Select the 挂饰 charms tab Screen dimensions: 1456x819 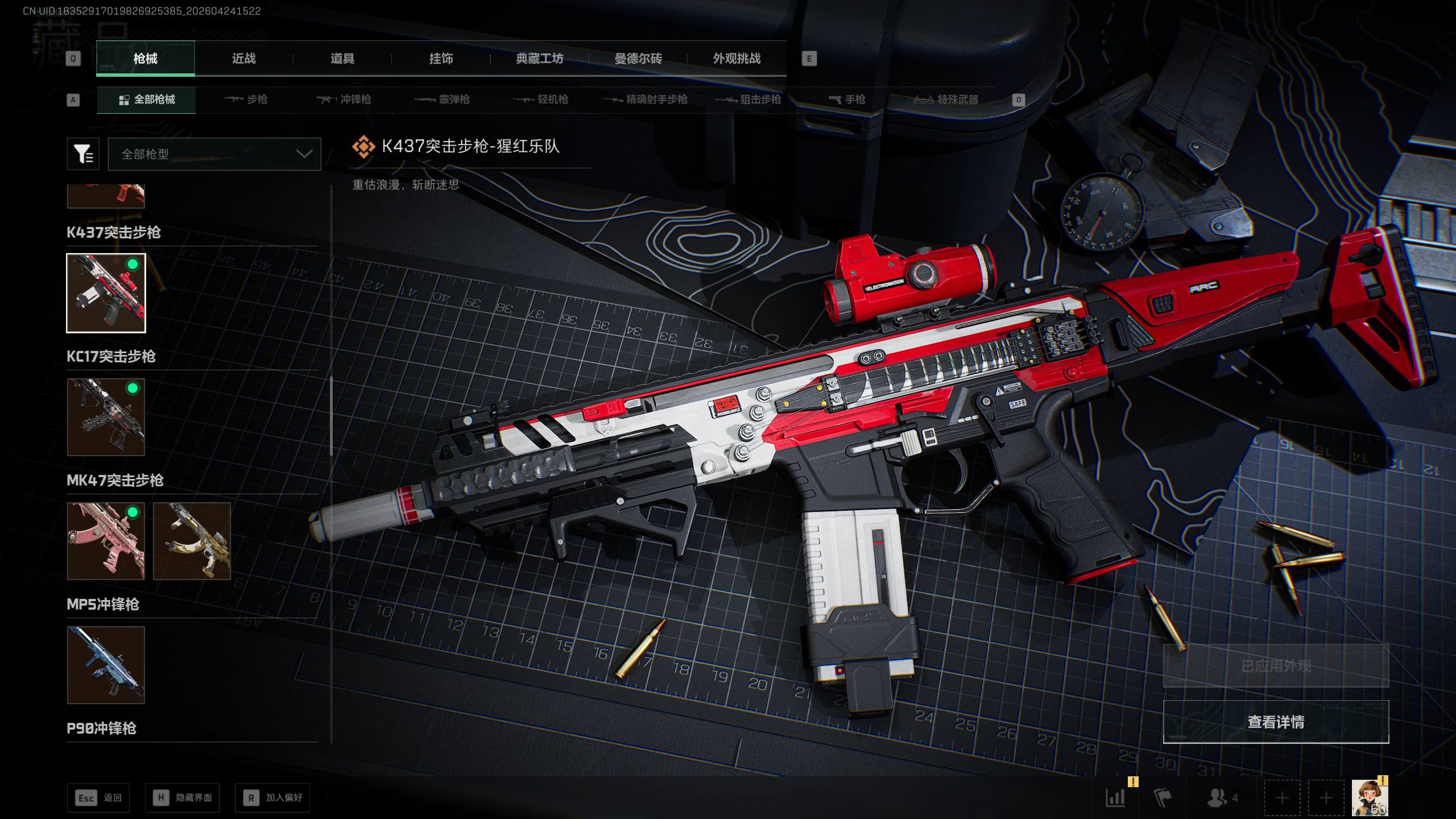[x=441, y=59]
